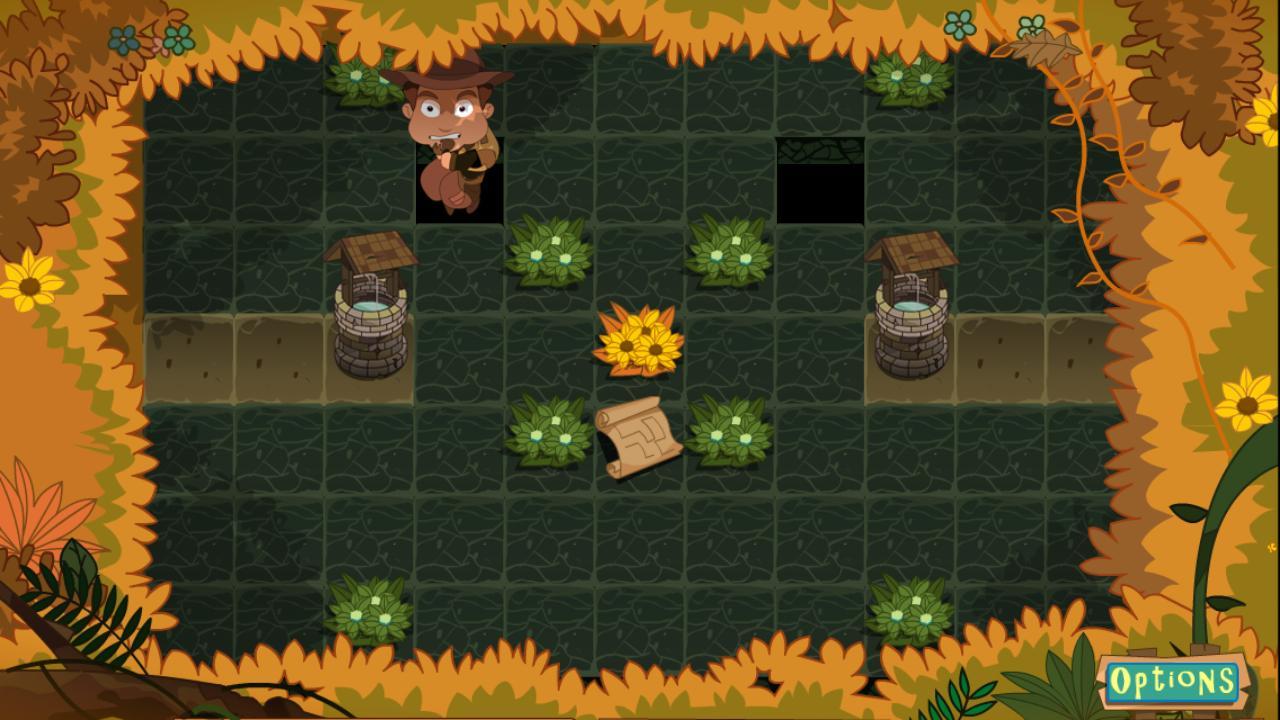Open the Options menu
1280x720 pixels.
point(1172,681)
